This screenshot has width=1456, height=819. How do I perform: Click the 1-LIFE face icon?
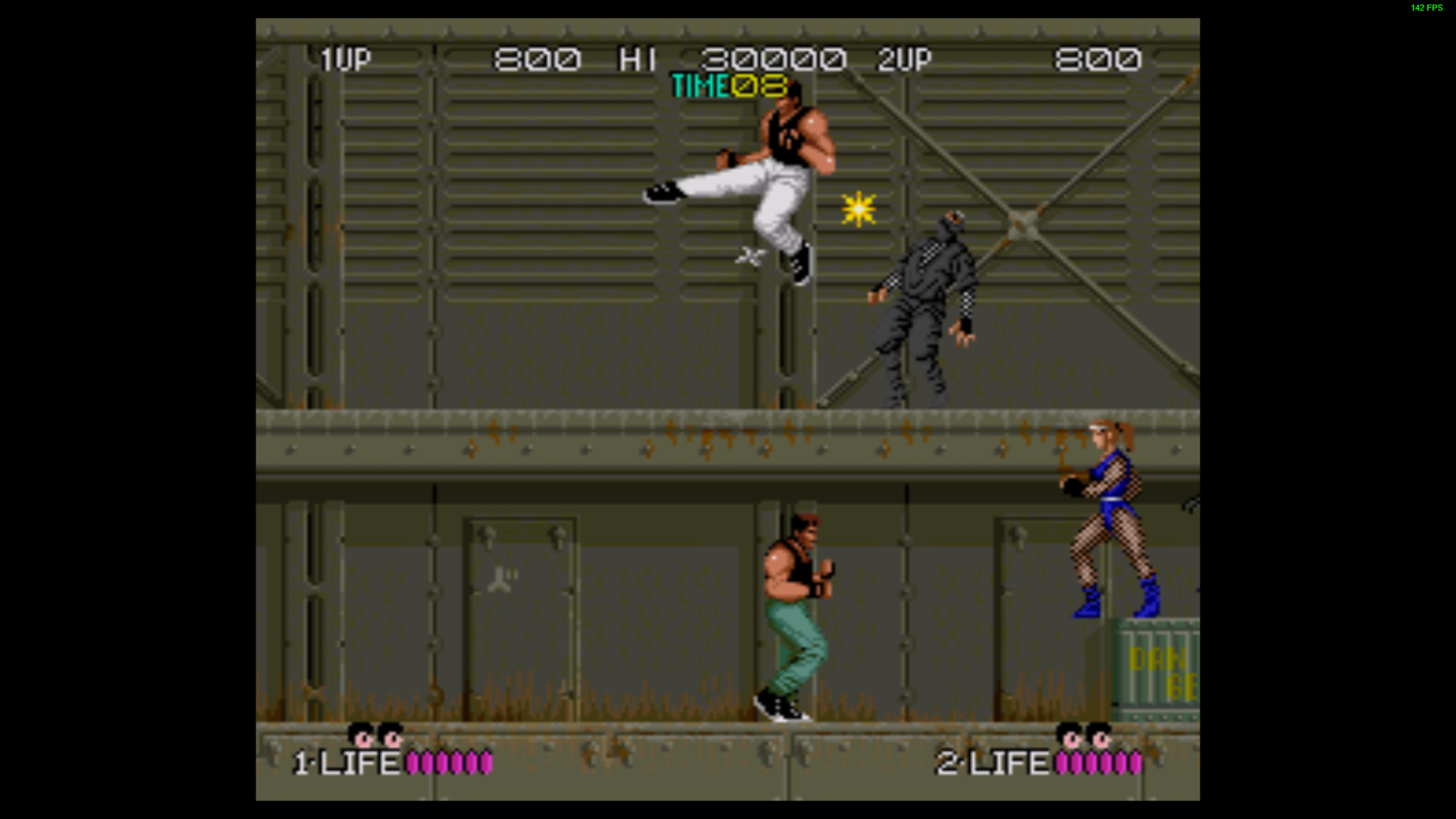pyautogui.click(x=379, y=736)
